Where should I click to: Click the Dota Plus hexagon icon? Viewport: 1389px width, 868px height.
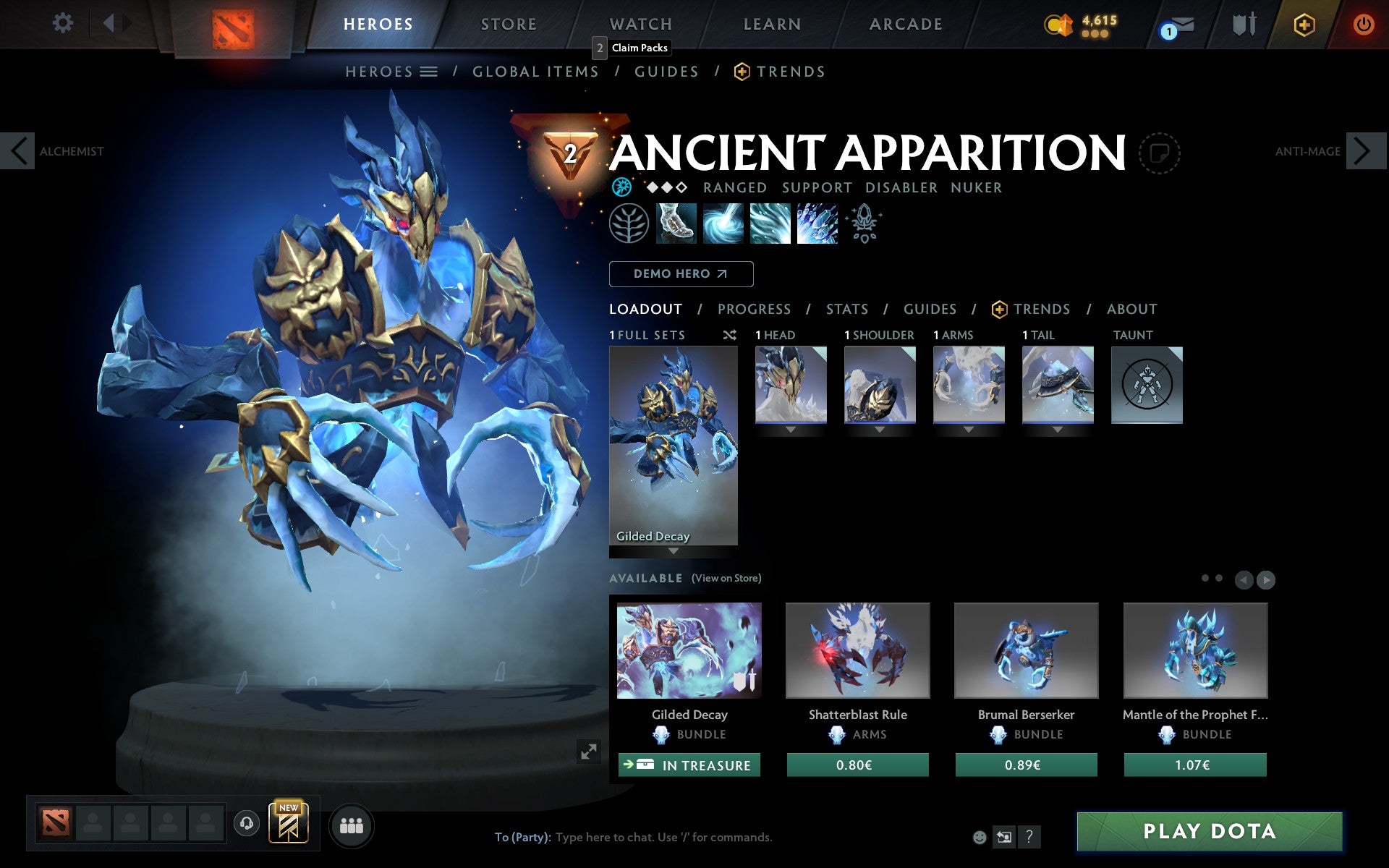1304,24
